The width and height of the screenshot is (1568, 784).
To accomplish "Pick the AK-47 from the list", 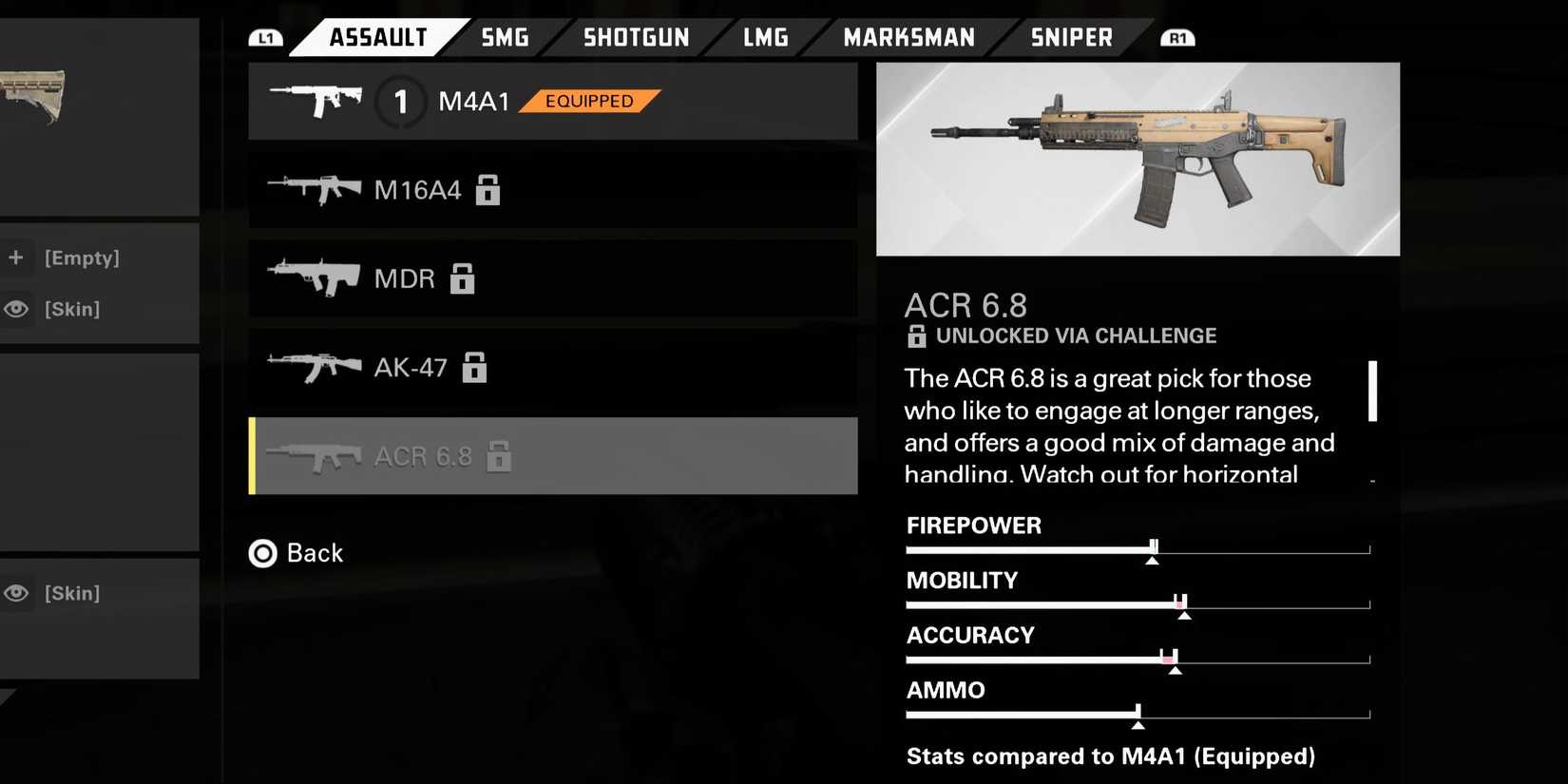I will tap(552, 367).
